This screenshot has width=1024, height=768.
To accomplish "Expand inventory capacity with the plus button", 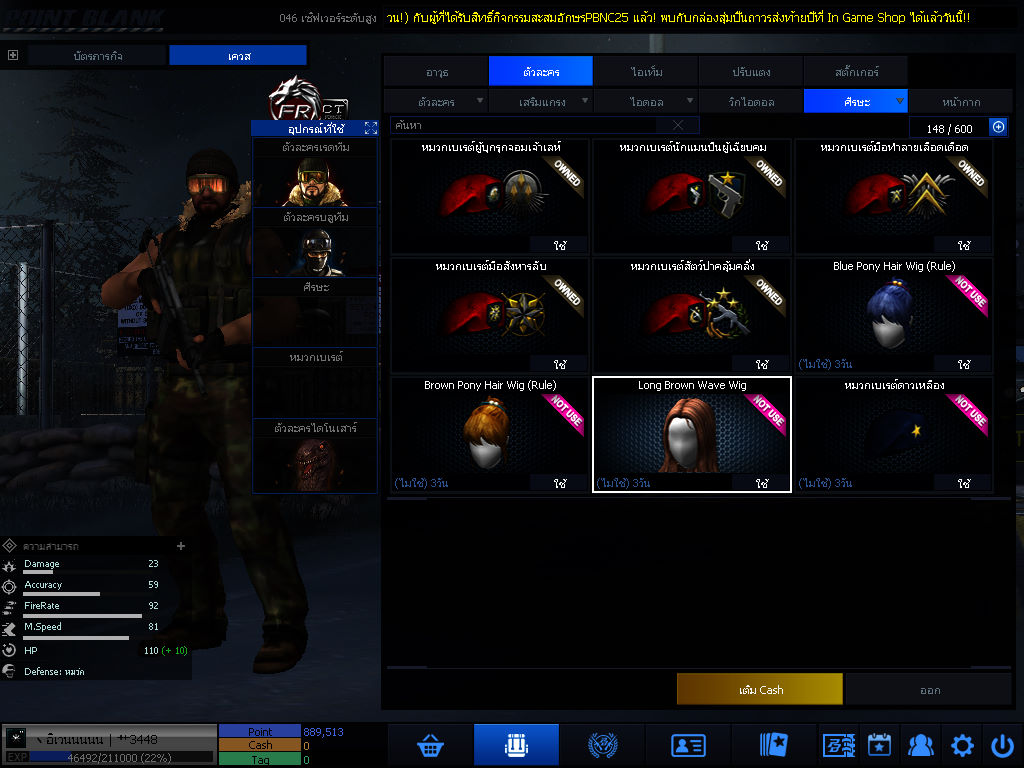I will coord(997,127).
